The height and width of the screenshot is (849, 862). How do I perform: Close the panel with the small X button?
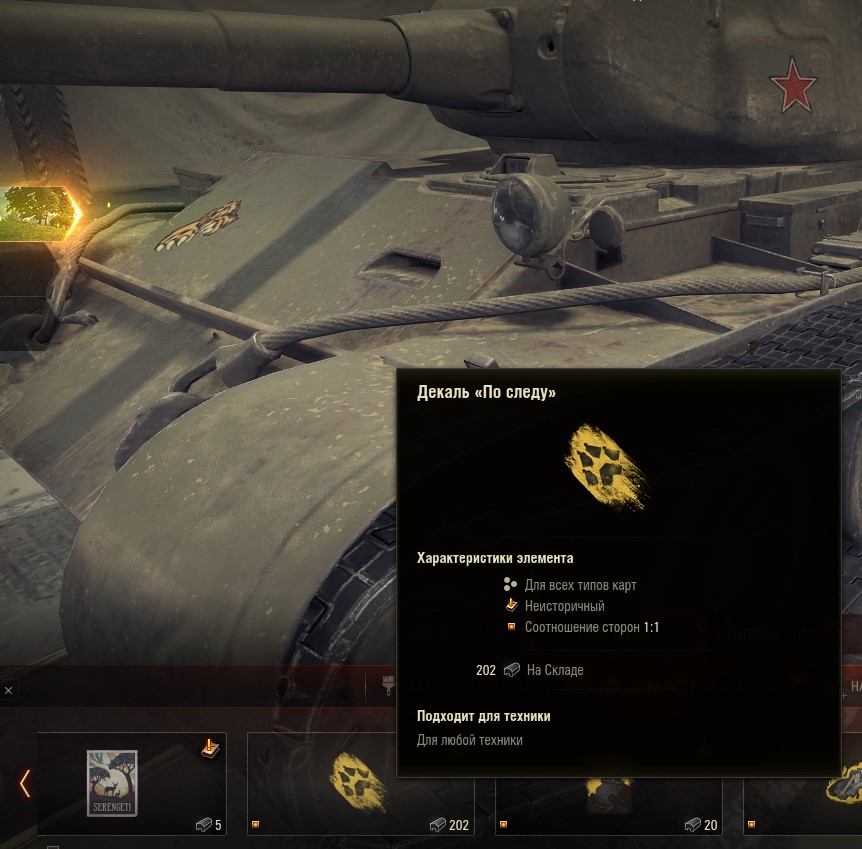click(8, 690)
